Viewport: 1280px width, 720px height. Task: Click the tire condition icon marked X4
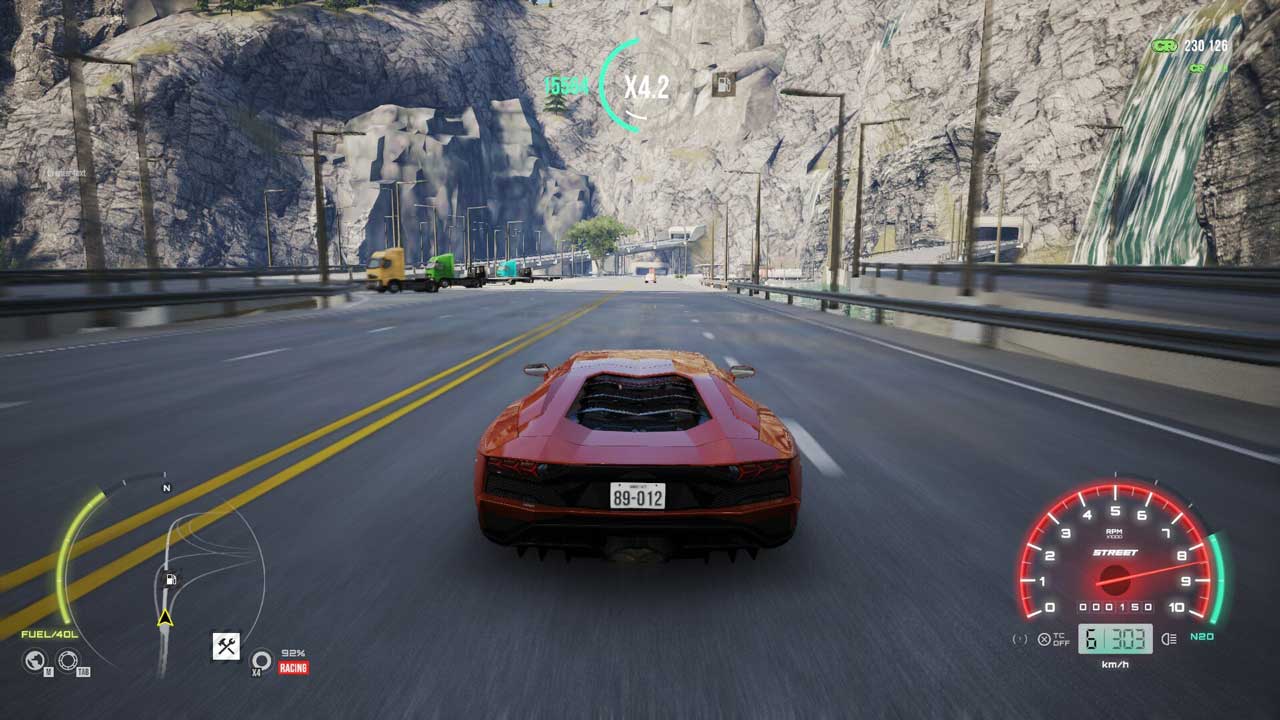(261, 660)
